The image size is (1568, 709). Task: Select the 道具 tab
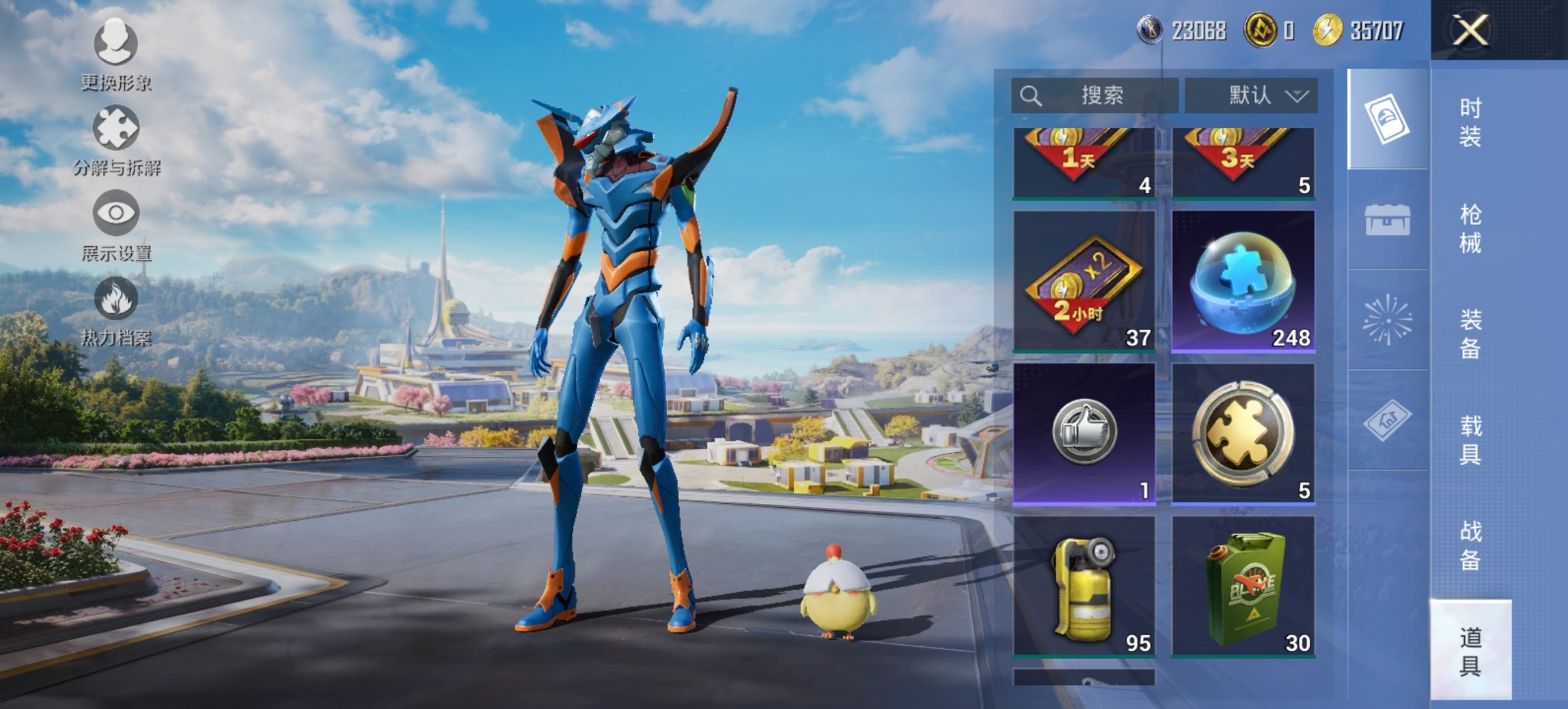tap(1470, 651)
